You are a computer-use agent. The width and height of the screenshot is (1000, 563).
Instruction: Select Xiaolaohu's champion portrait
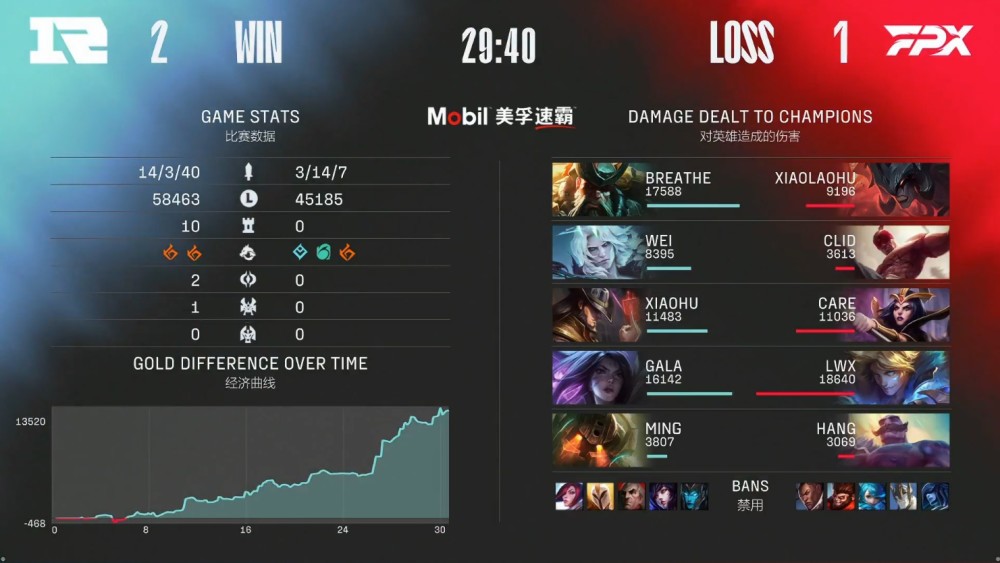[x=904, y=190]
